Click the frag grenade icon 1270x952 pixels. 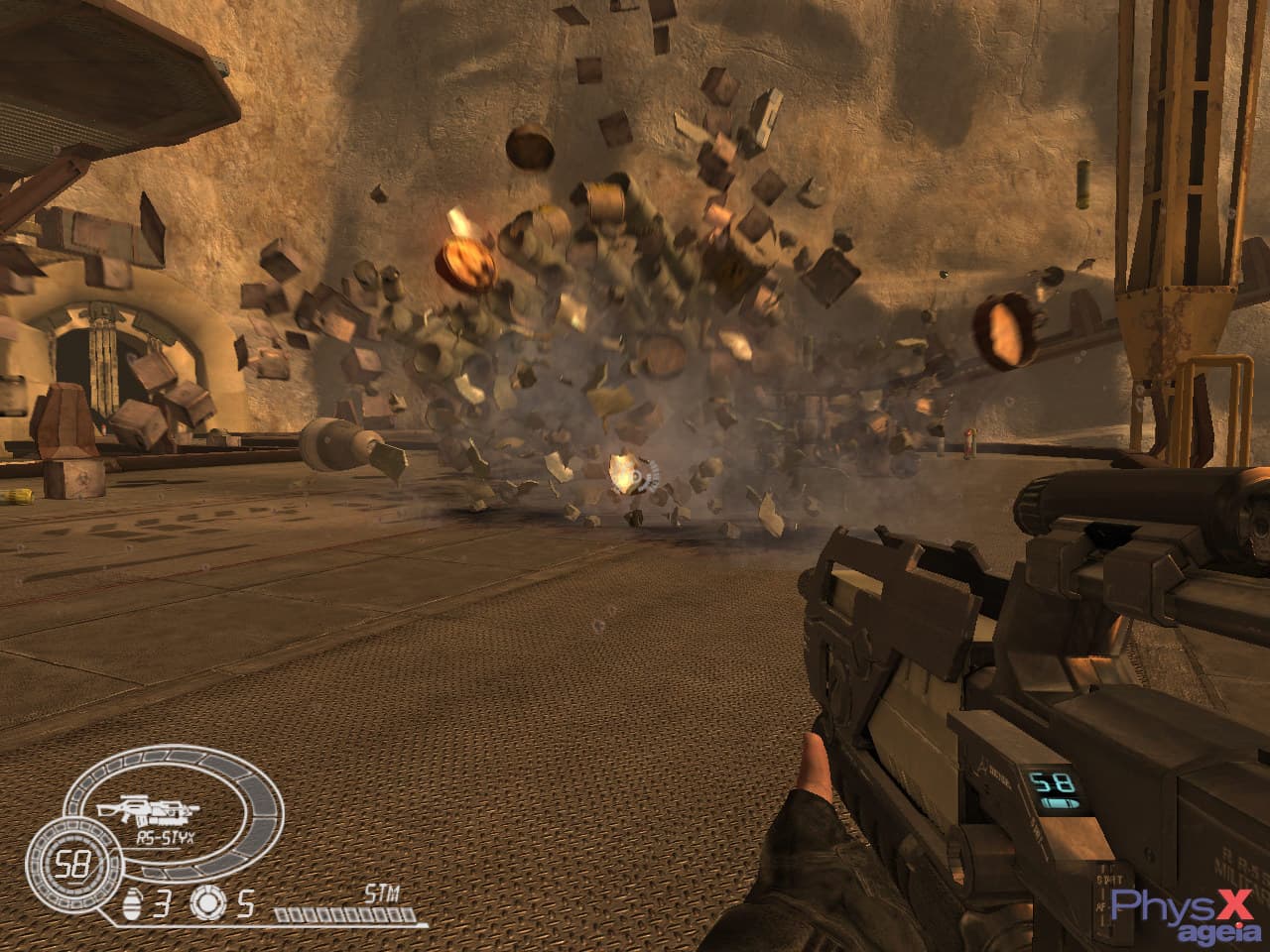point(132,904)
